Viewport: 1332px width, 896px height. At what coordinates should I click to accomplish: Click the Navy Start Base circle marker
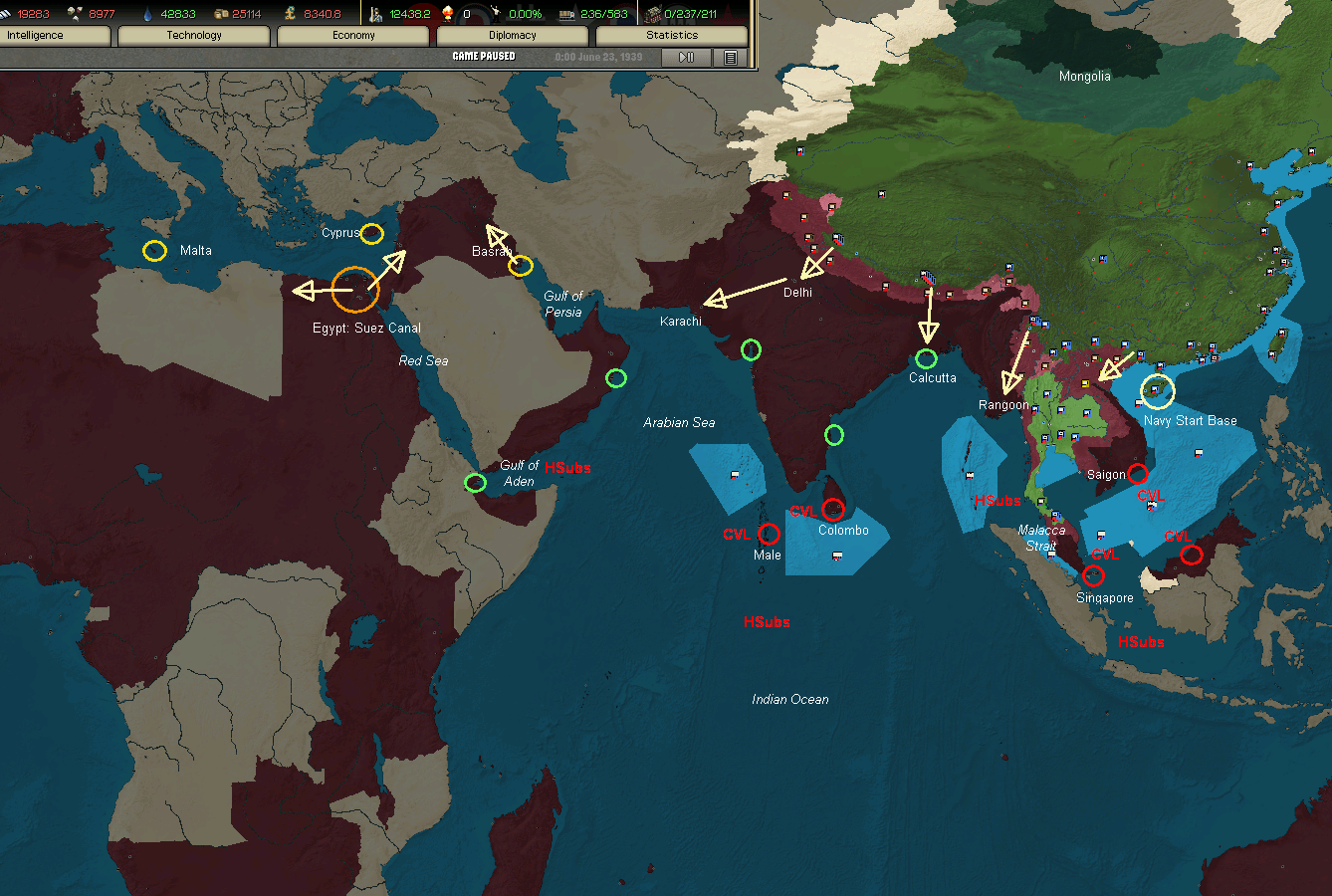(x=1158, y=391)
